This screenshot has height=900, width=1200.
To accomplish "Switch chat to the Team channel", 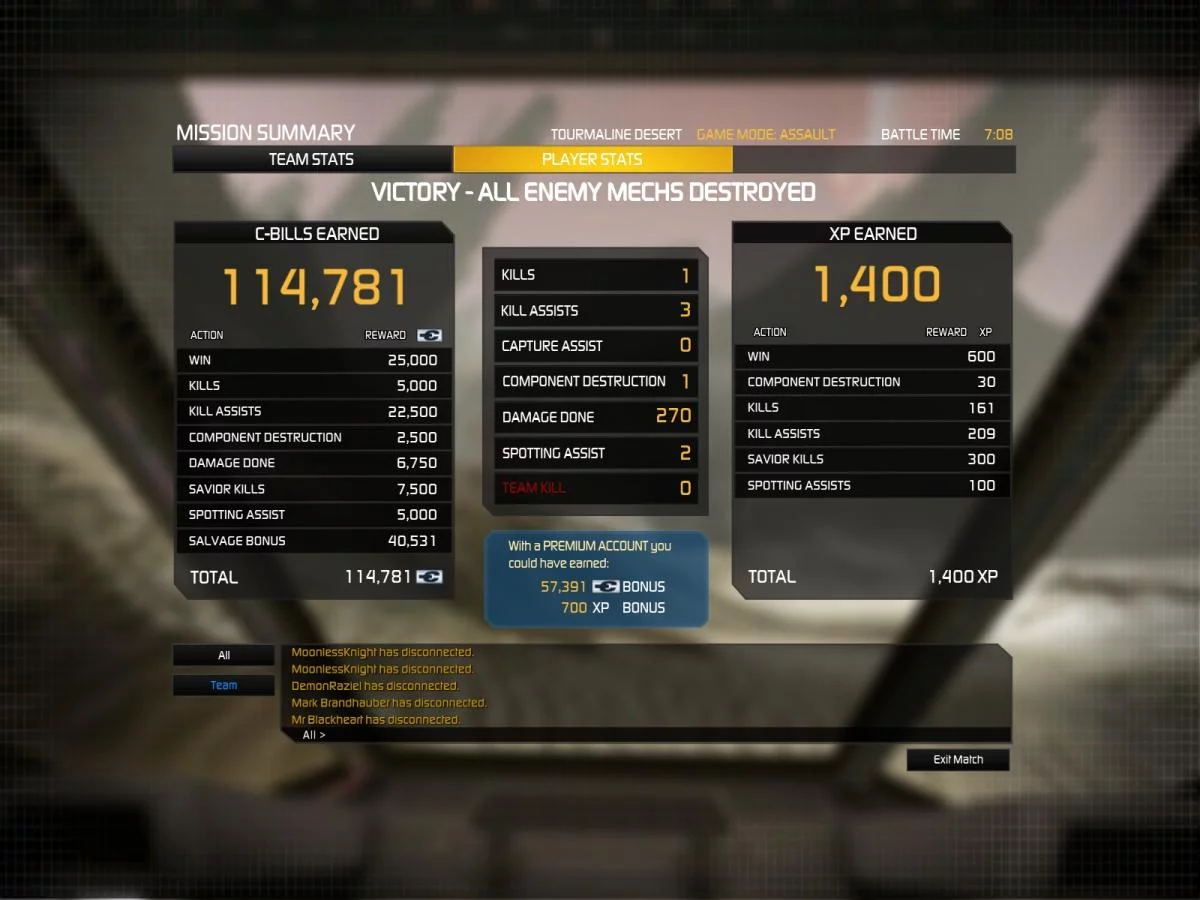I will tap(224, 685).
